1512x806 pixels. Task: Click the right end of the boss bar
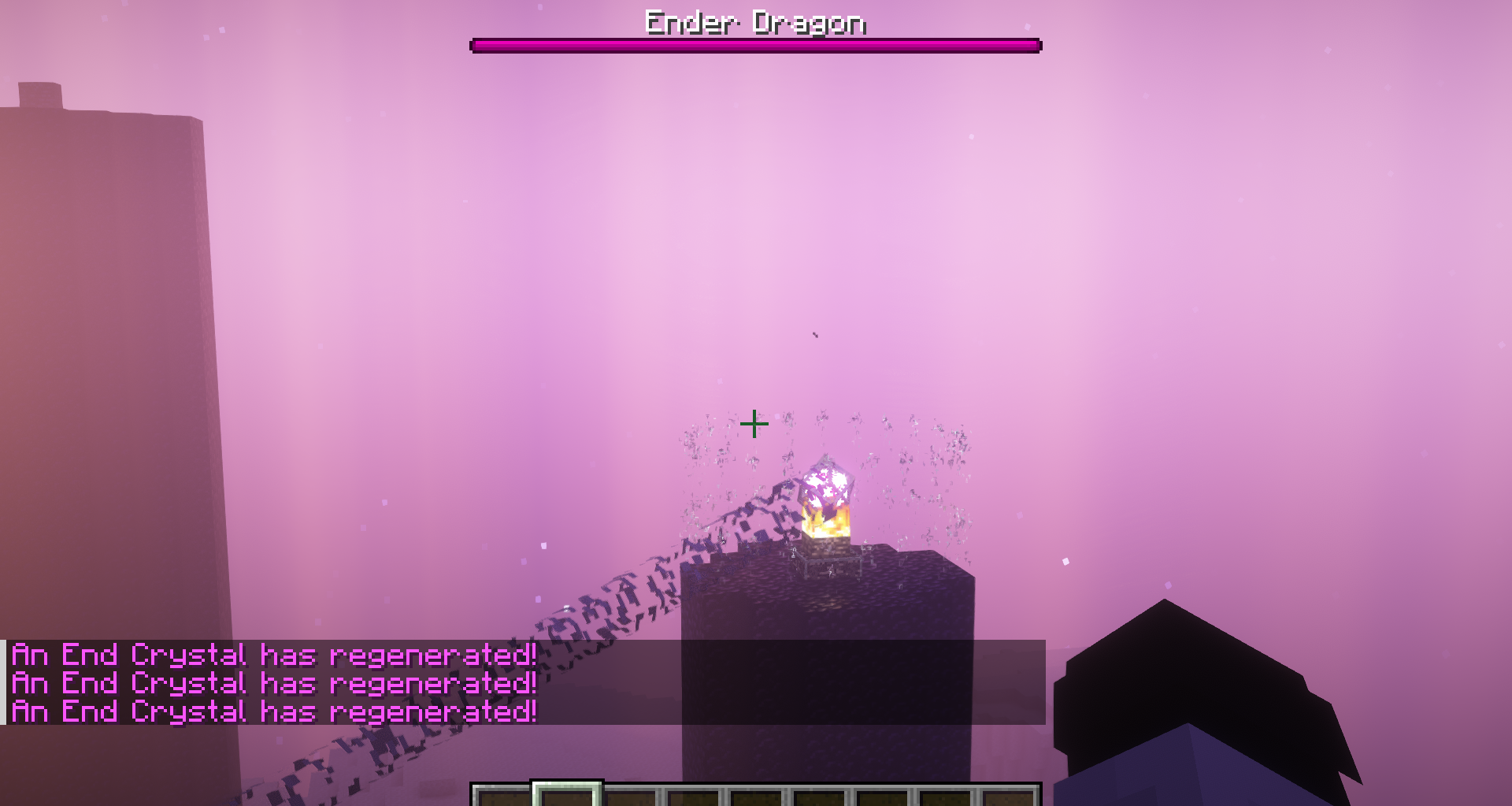coord(1032,46)
